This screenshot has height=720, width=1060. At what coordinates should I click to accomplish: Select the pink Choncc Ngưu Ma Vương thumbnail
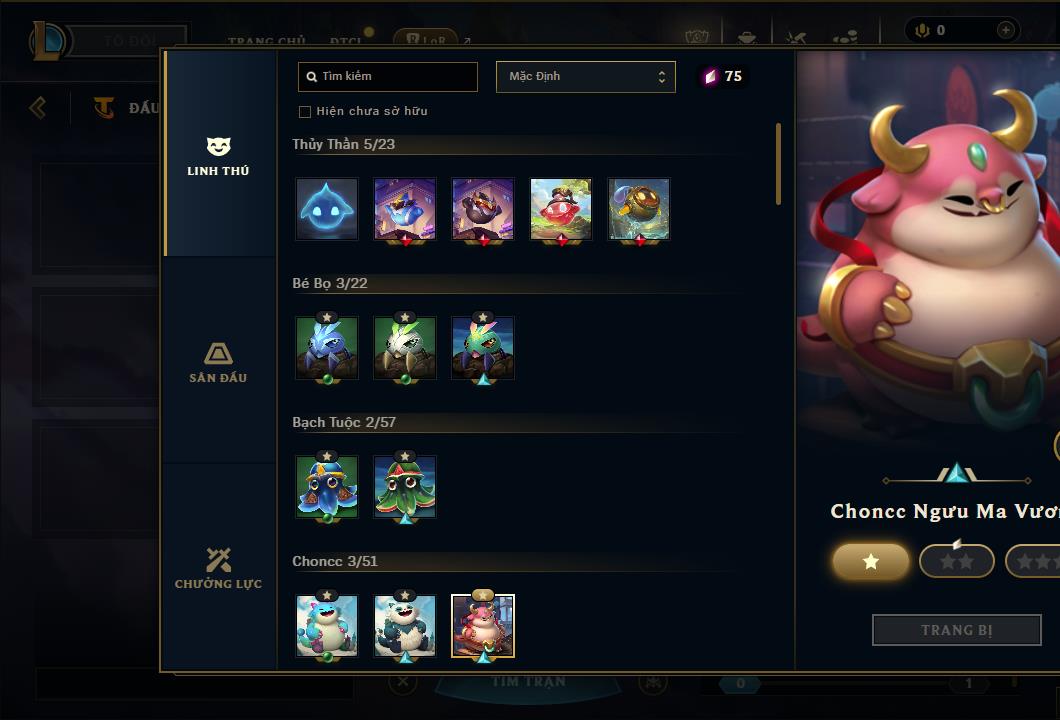click(x=483, y=626)
